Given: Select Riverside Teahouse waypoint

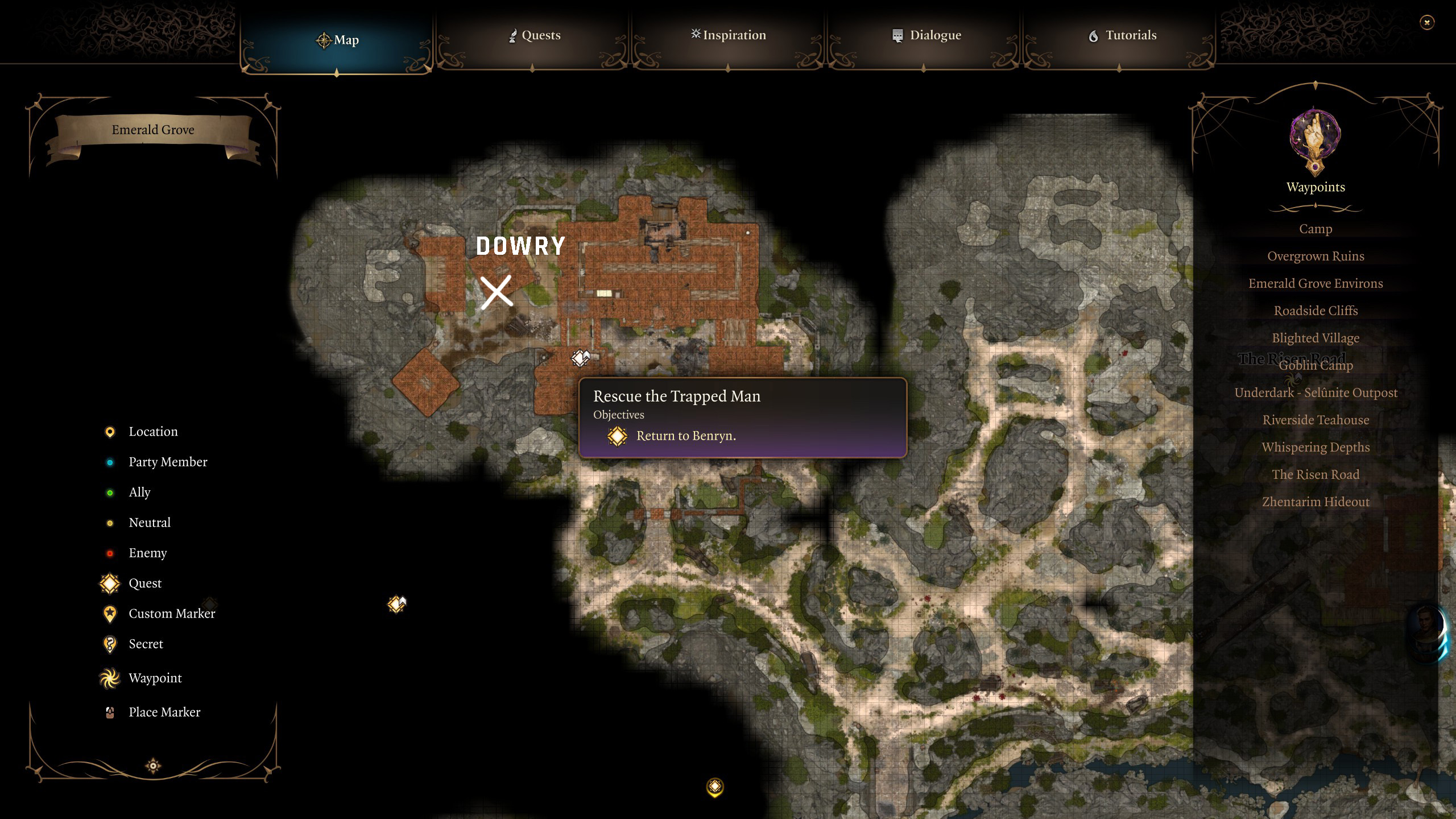Looking at the screenshot, I should point(1315,420).
